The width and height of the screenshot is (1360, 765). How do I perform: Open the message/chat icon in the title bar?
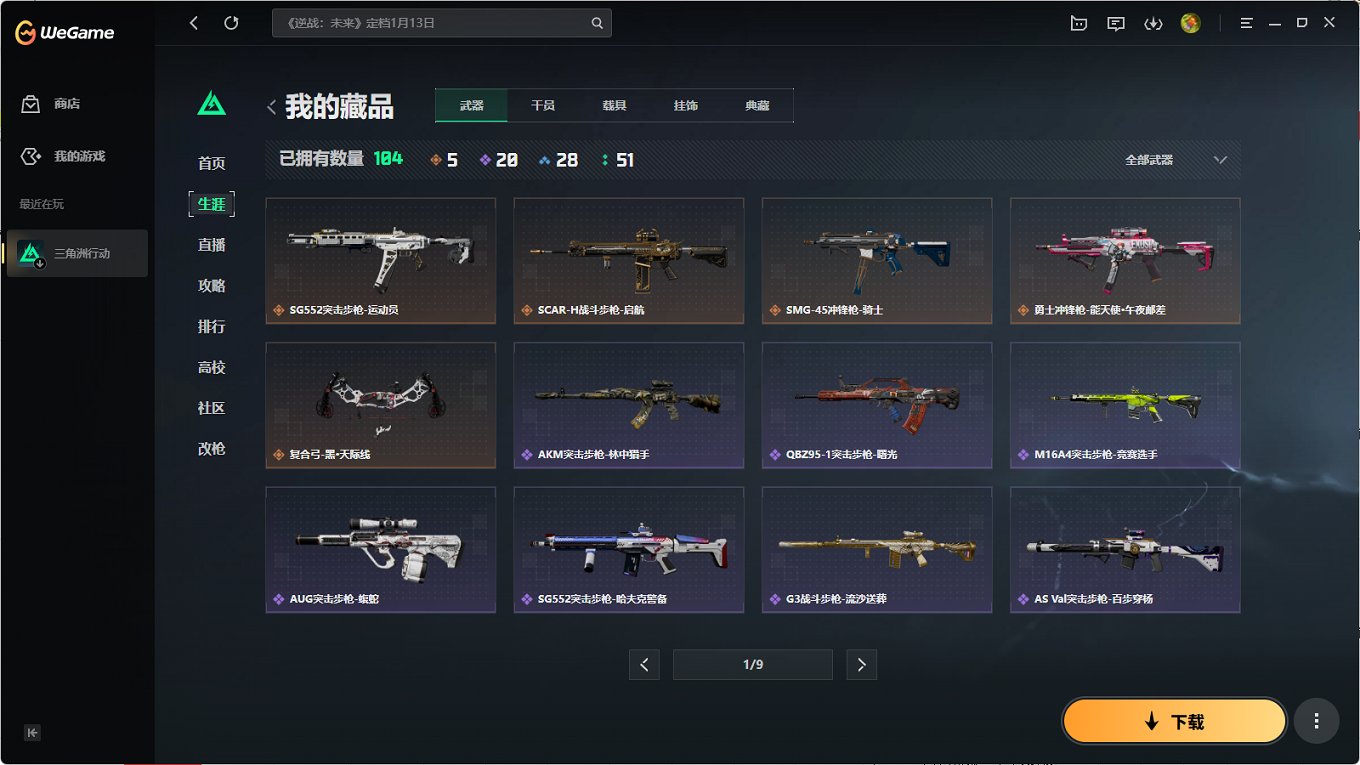pos(1115,22)
